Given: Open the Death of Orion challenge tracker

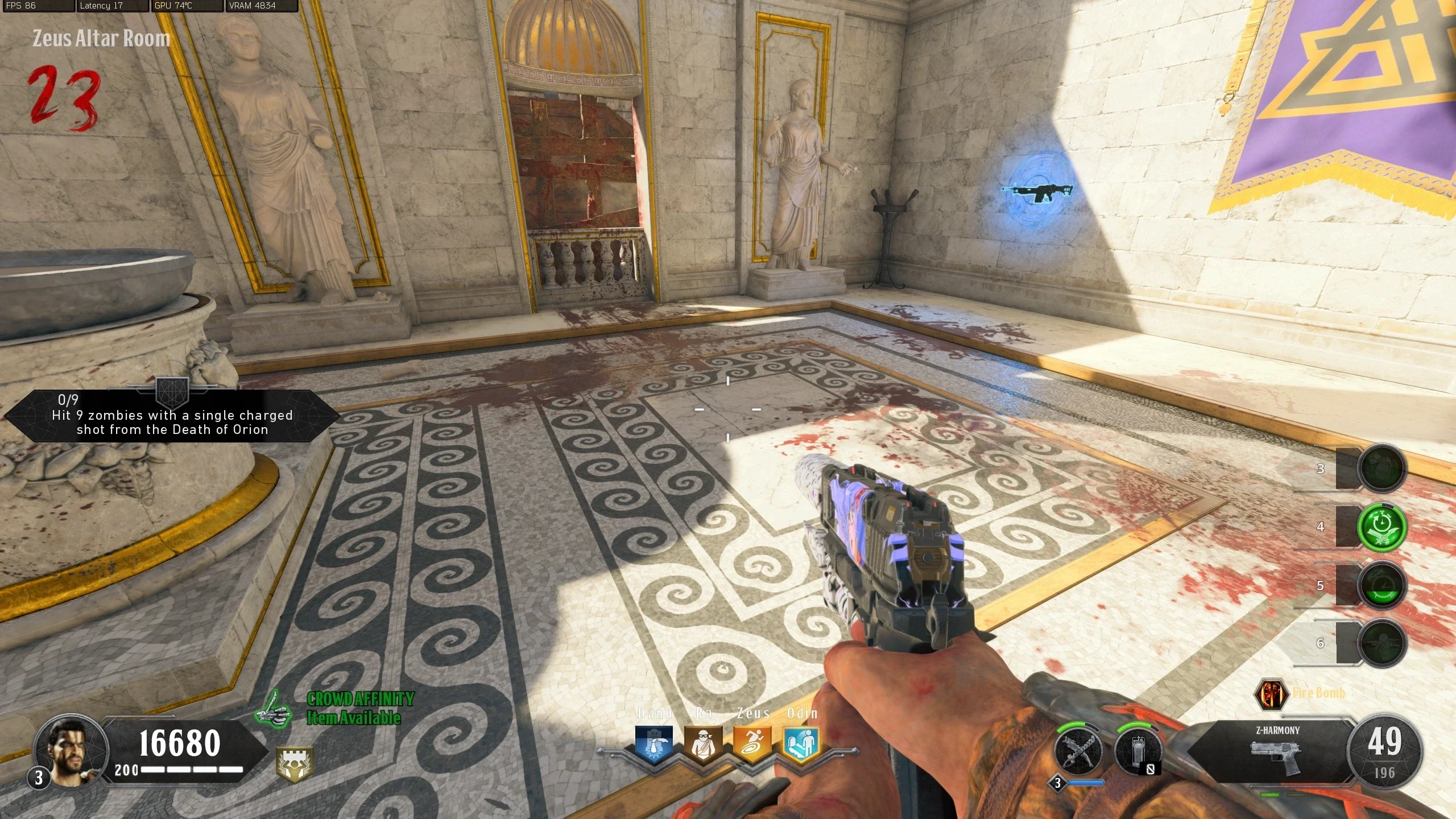Looking at the screenshot, I should coord(172,416).
